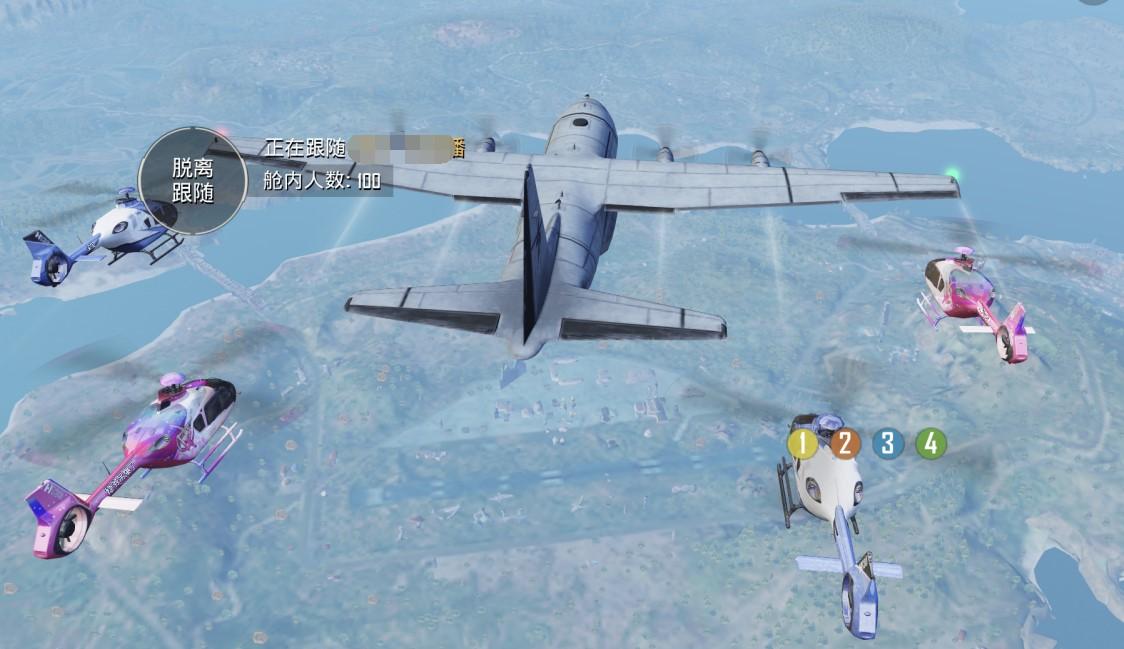Click the 脱离跟随 unfollow button
The width and height of the screenshot is (1124, 649).
coord(193,181)
